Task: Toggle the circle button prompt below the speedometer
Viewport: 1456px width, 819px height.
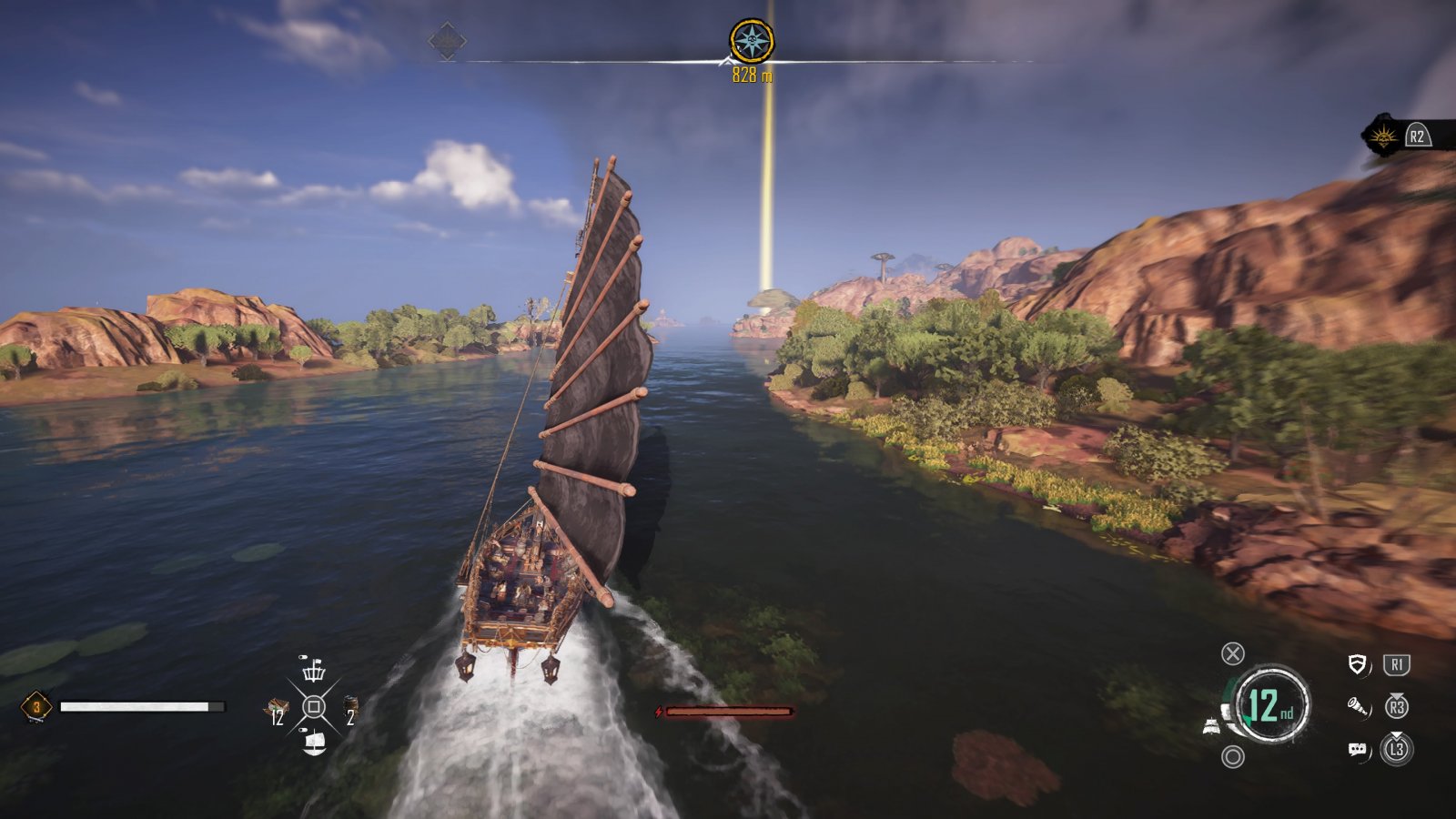Action: (1233, 757)
